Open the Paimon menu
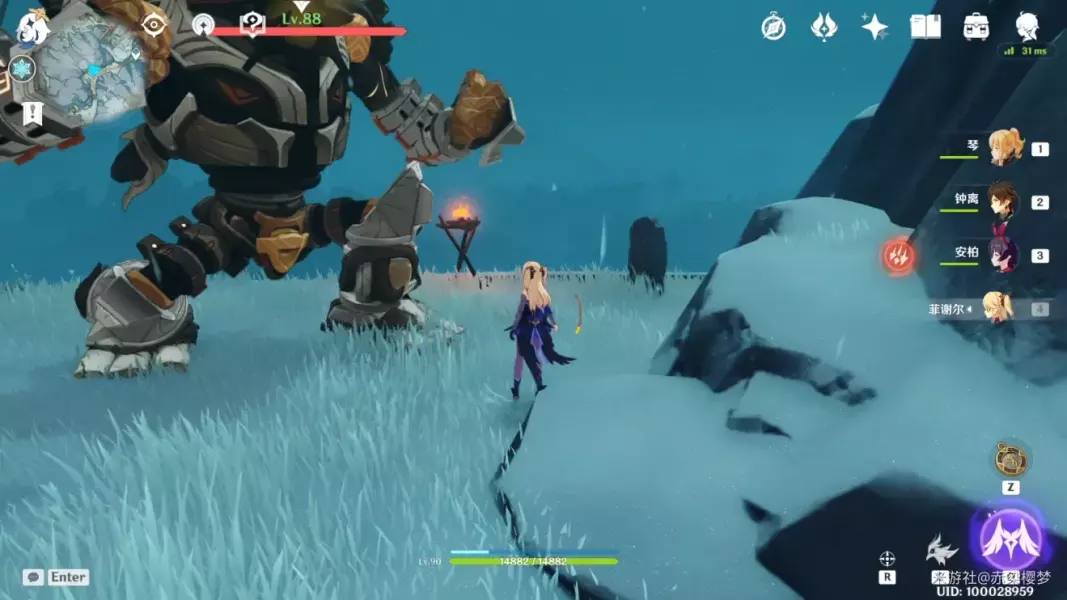The height and width of the screenshot is (600, 1067). [32, 27]
